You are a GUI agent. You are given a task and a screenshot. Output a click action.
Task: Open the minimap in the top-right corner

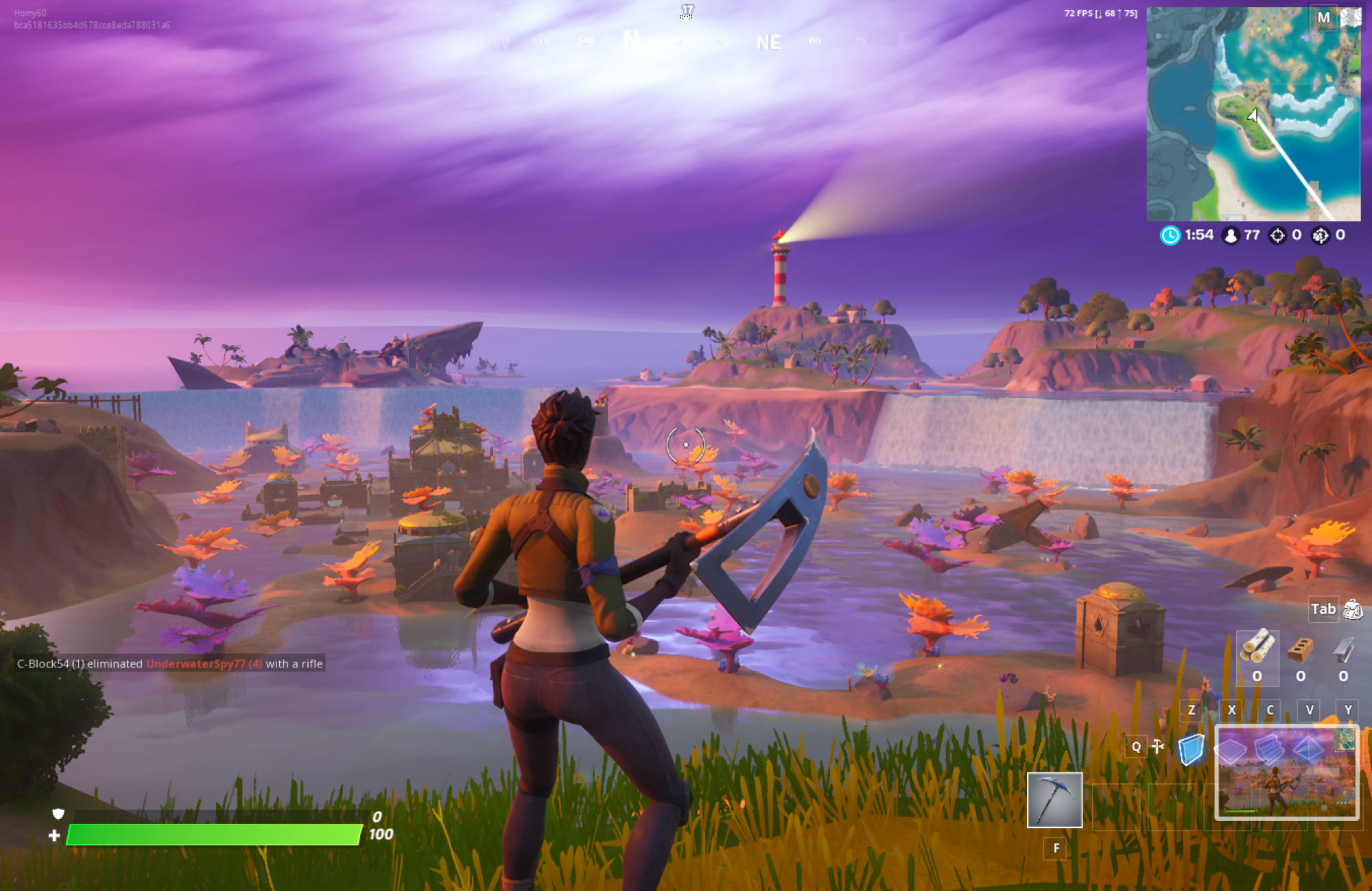(1253, 114)
